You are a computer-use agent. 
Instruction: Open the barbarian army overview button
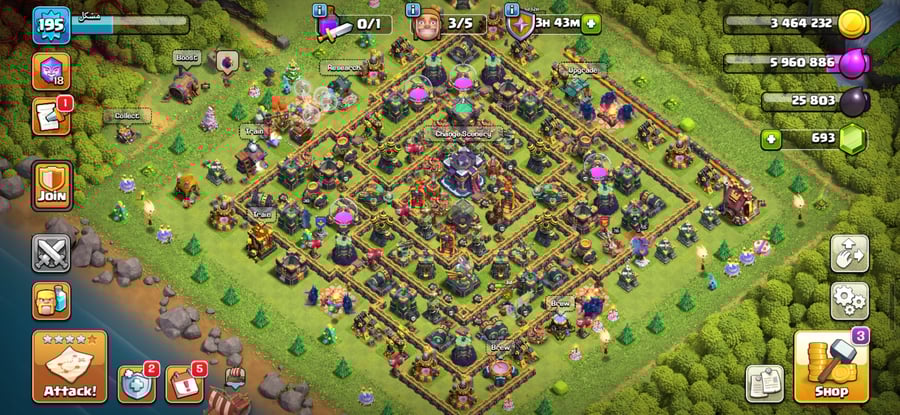click(x=51, y=300)
